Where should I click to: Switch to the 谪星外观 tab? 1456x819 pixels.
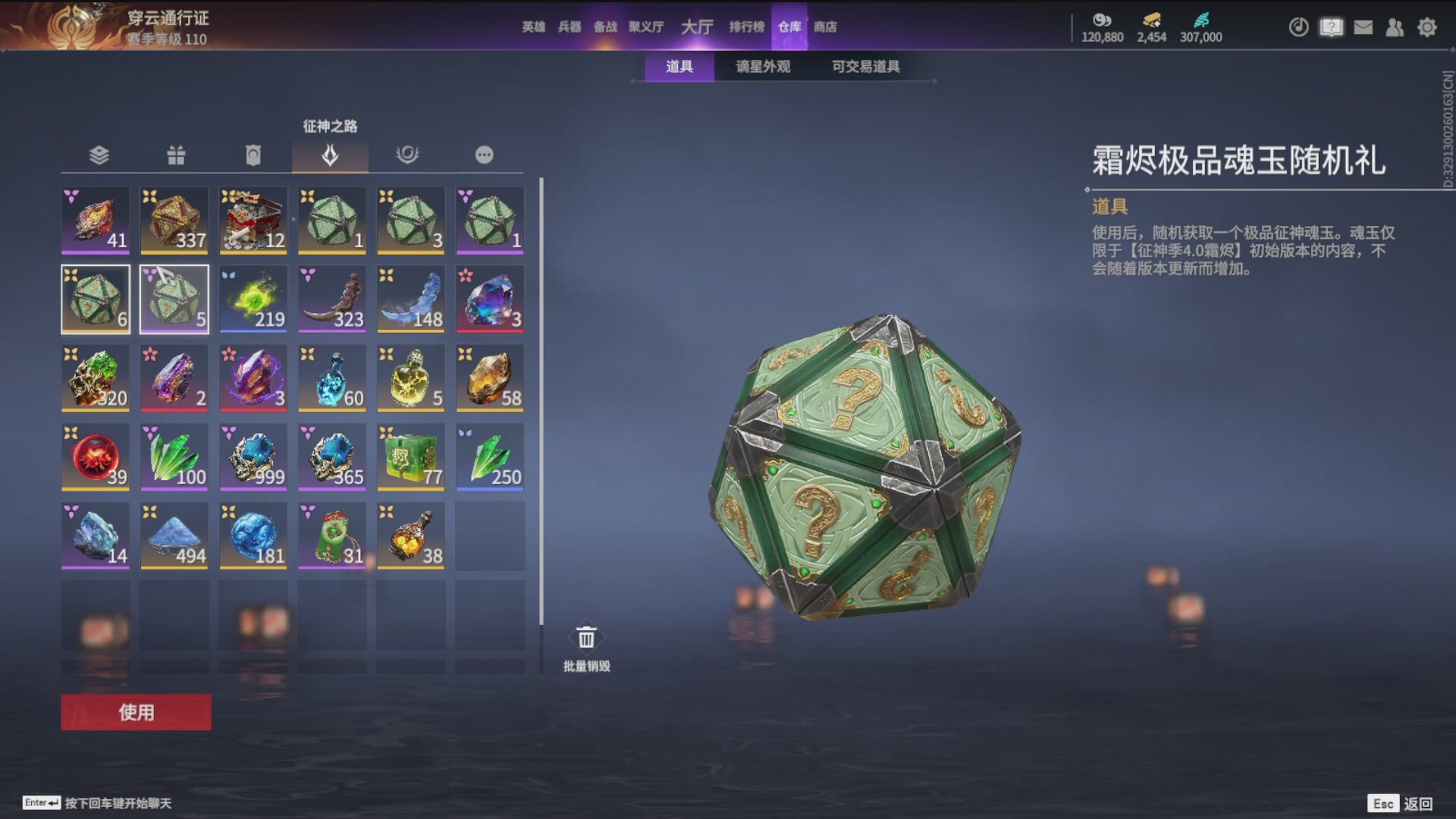coord(763,67)
